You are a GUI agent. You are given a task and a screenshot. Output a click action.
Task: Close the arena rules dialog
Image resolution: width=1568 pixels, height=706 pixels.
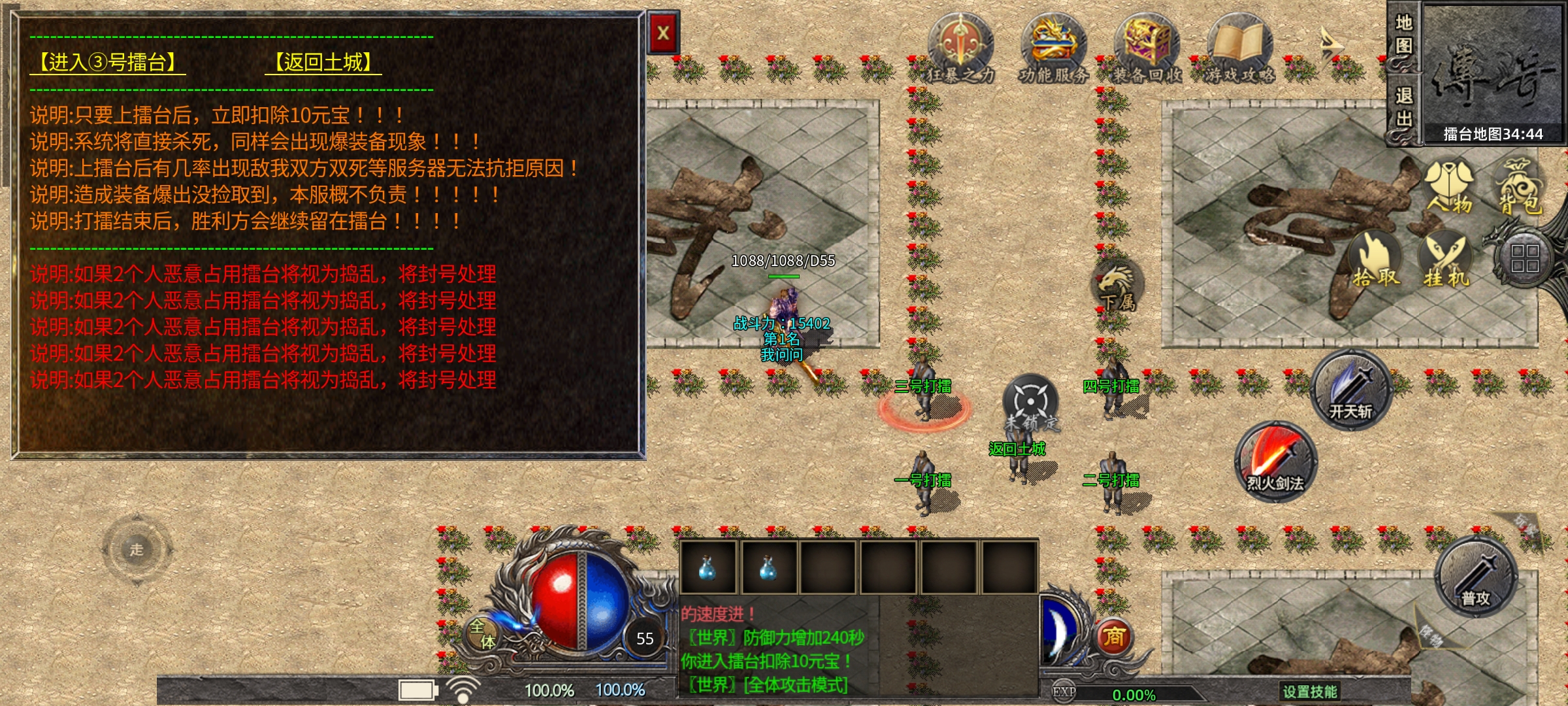663,33
